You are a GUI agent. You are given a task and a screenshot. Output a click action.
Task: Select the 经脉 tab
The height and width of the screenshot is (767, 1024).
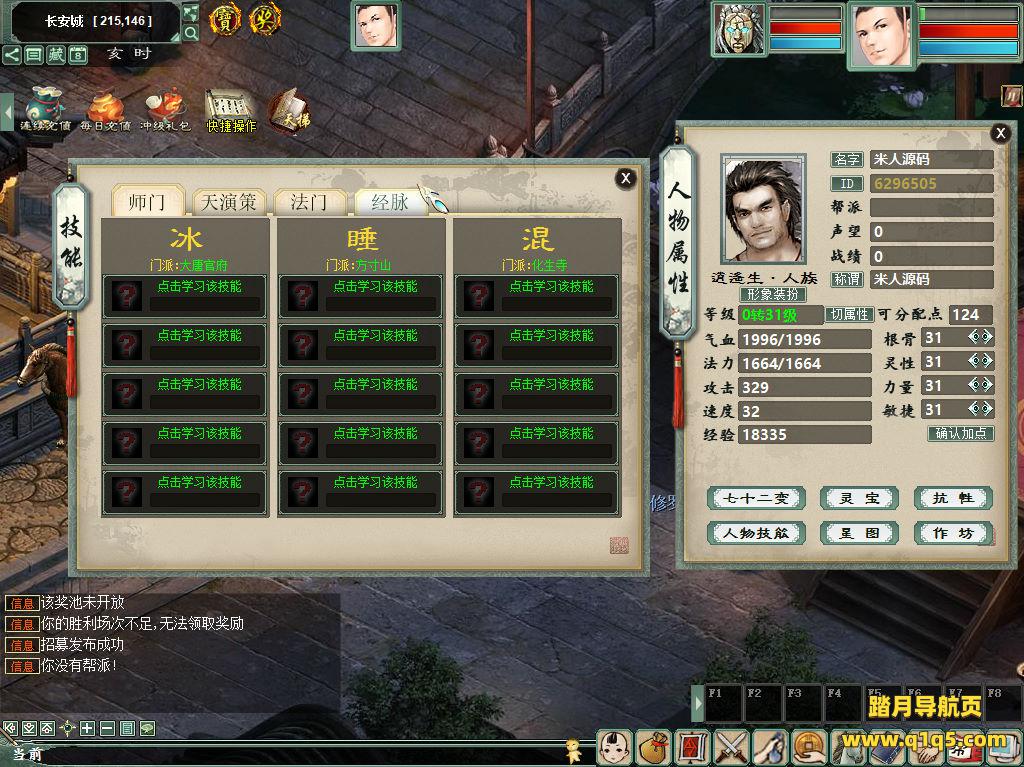pyautogui.click(x=390, y=202)
